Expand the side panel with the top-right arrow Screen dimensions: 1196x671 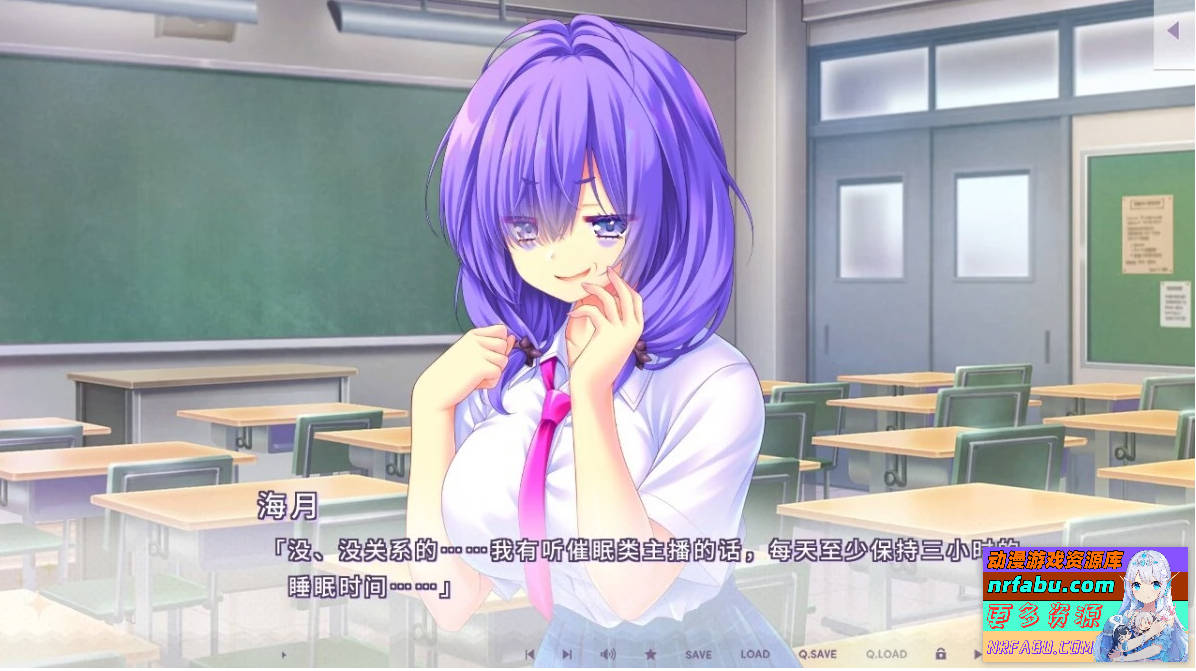pos(1173,31)
